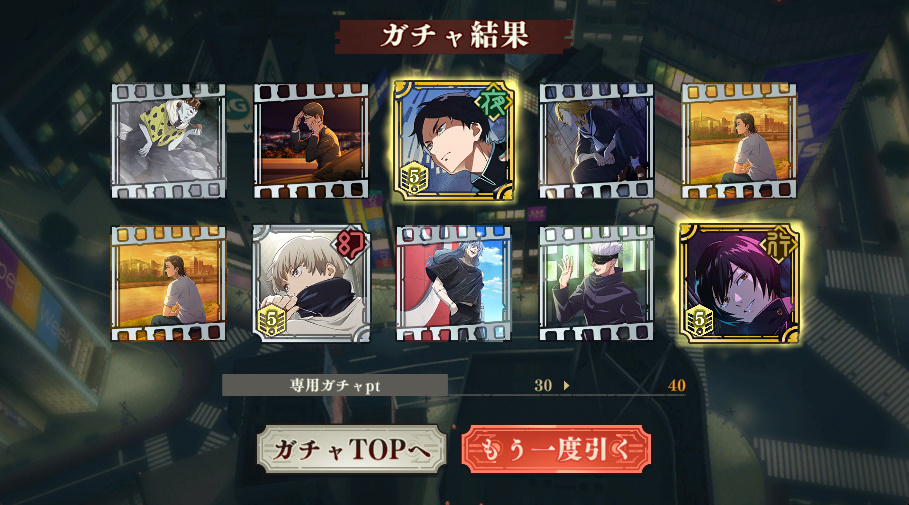Inspect the blue-haired character card with red backdrop
The width and height of the screenshot is (909, 505).
454,284
